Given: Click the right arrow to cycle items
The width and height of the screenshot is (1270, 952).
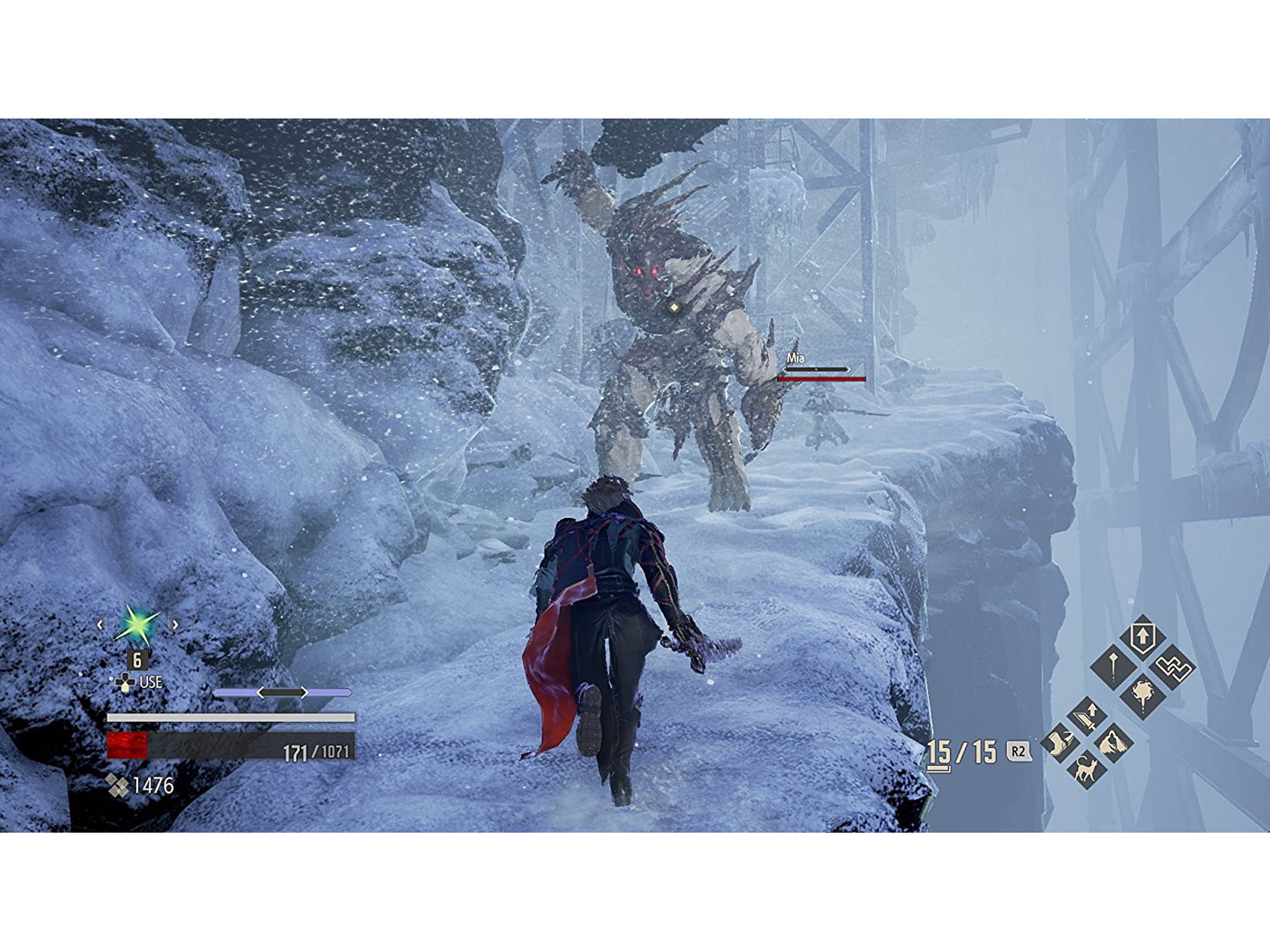Looking at the screenshot, I should [x=175, y=625].
